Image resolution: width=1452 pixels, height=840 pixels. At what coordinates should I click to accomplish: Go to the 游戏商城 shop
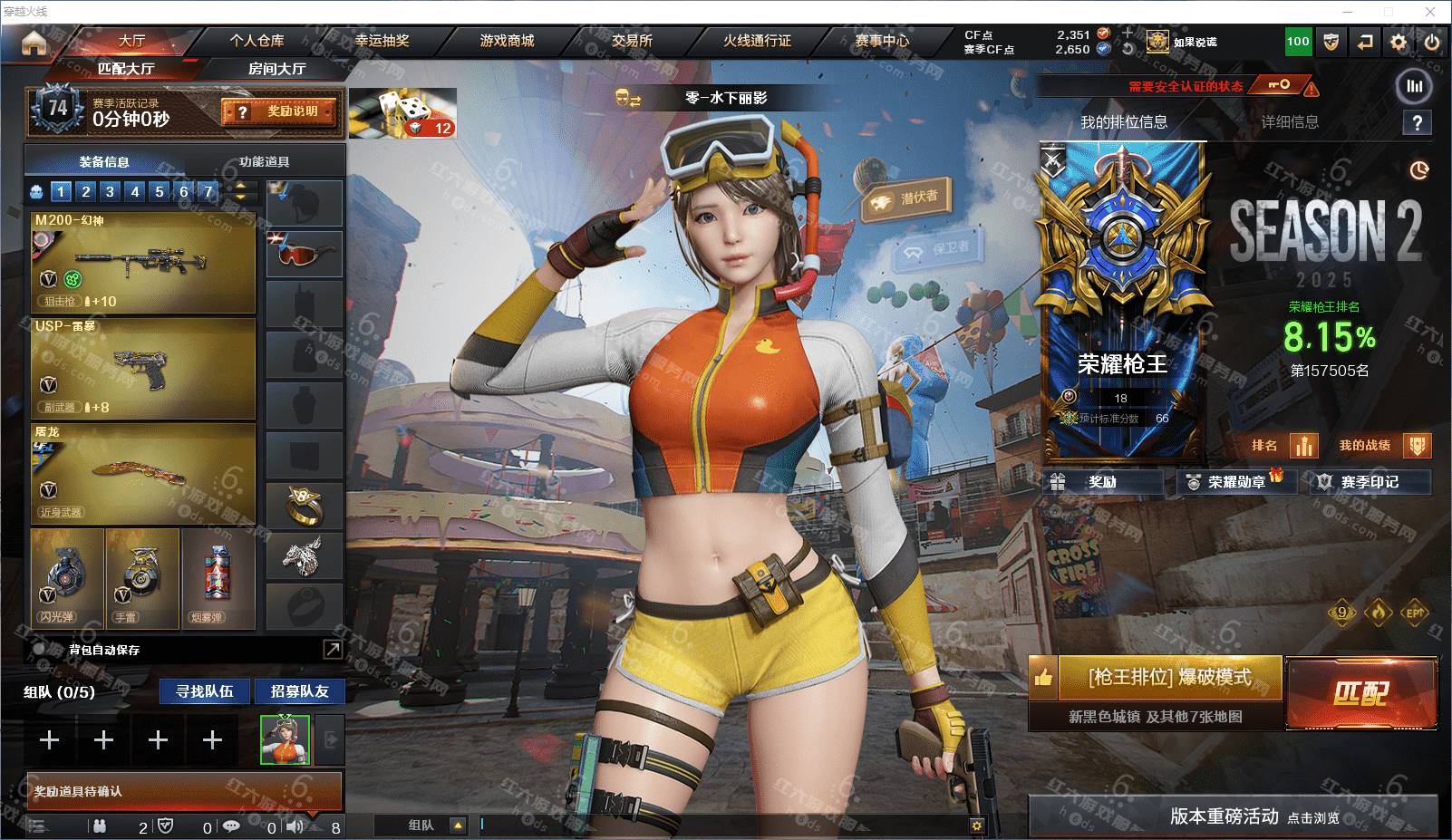(507, 41)
